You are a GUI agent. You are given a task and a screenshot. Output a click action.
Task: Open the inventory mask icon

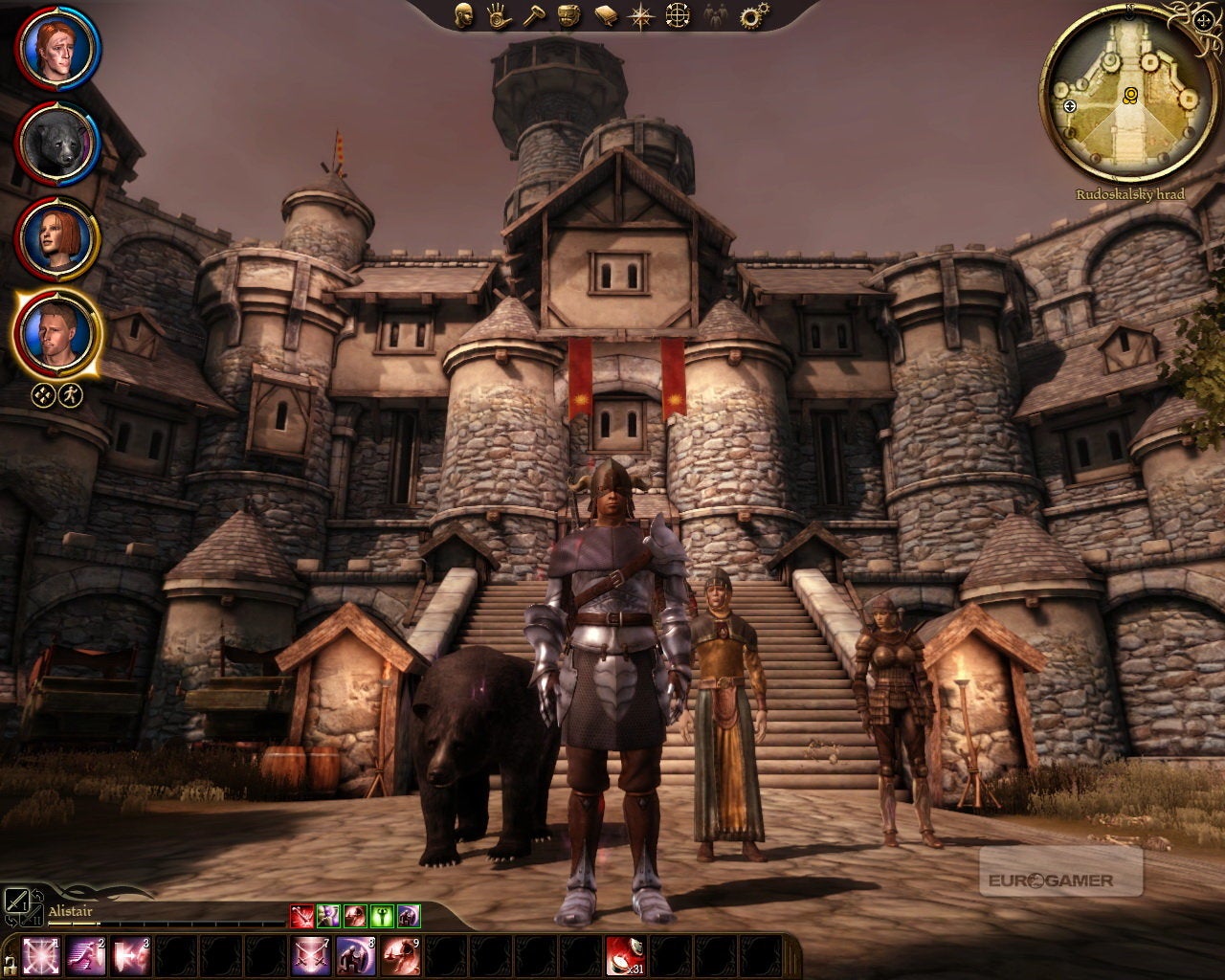(568, 14)
